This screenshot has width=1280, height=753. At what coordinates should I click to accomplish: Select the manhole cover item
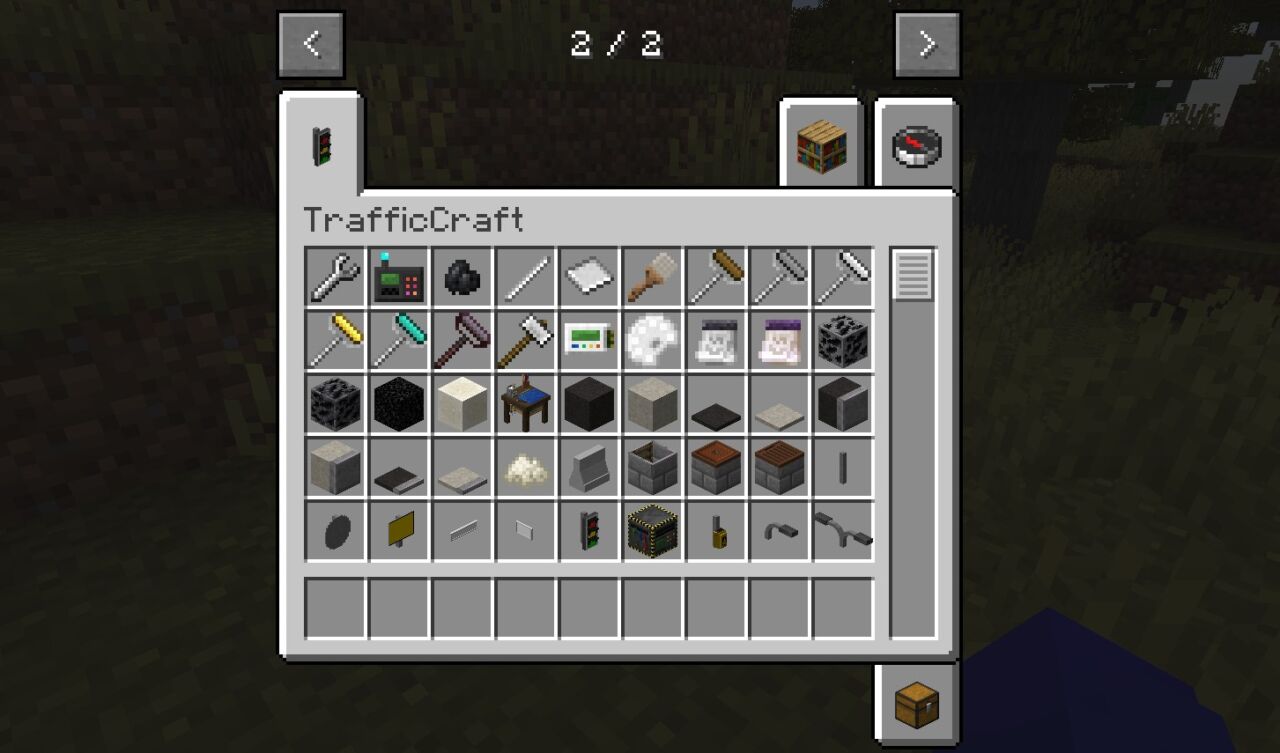pos(334,532)
